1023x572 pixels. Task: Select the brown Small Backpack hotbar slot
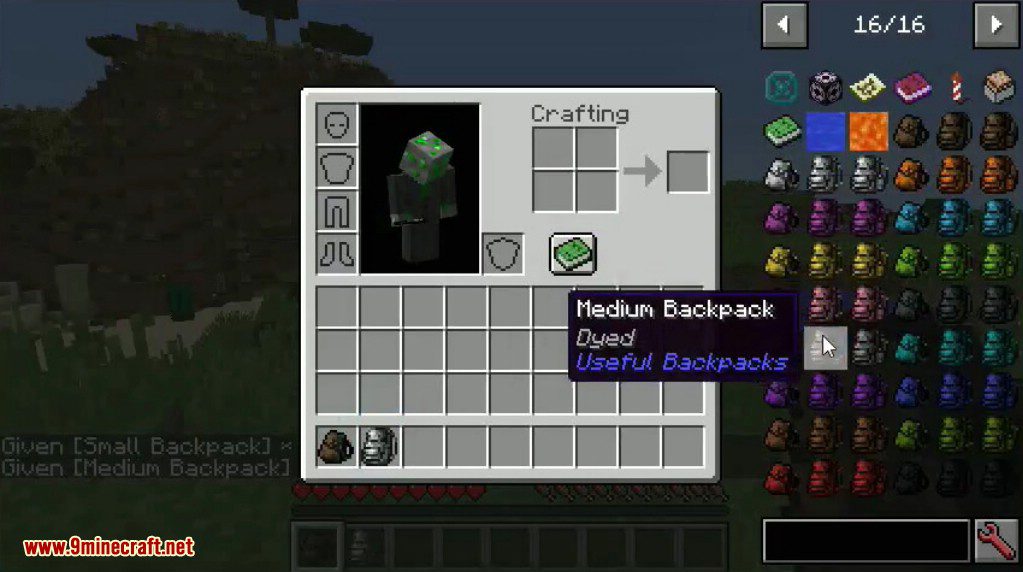coord(336,446)
